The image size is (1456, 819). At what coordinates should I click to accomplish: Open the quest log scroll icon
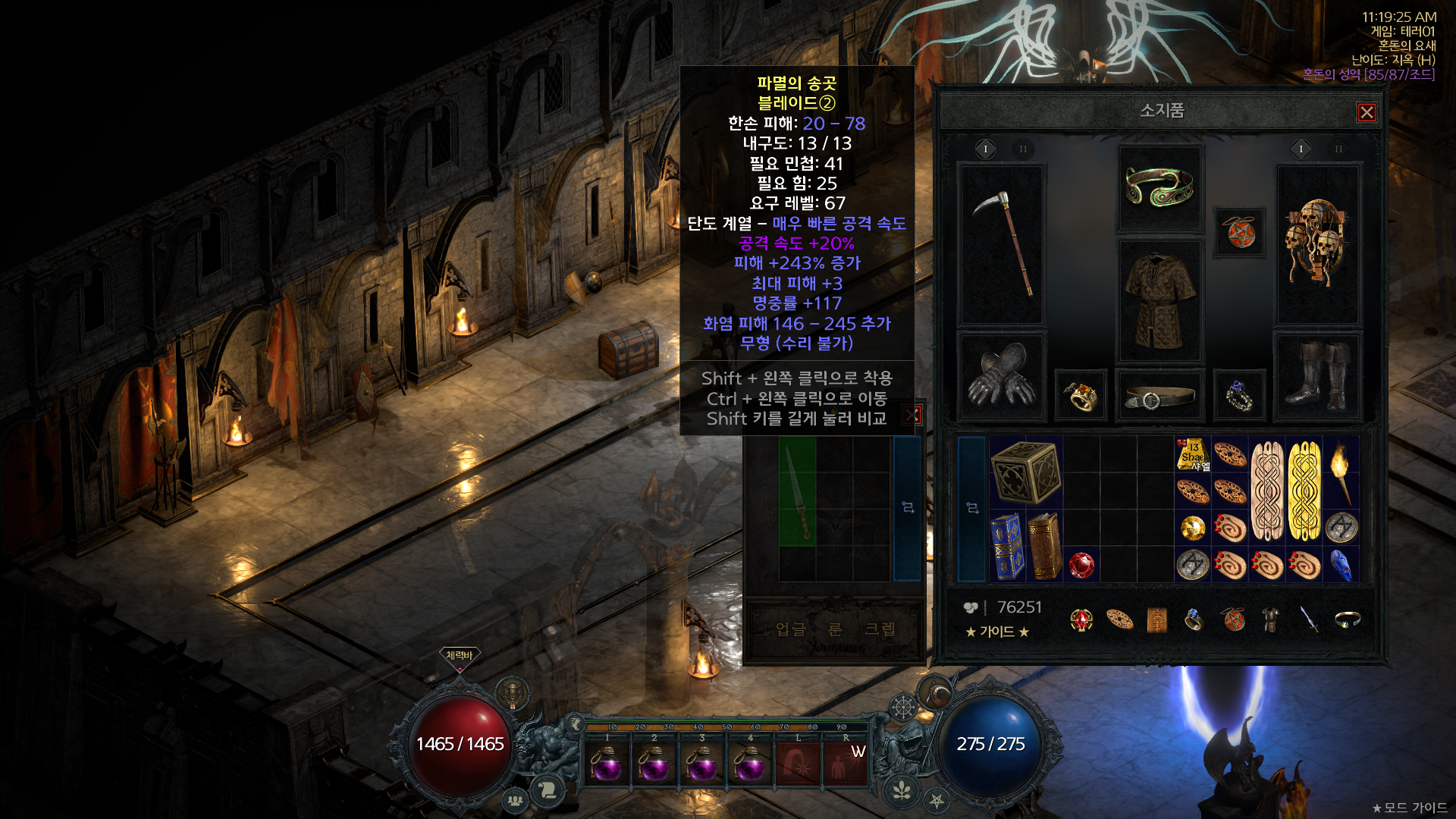(x=548, y=791)
